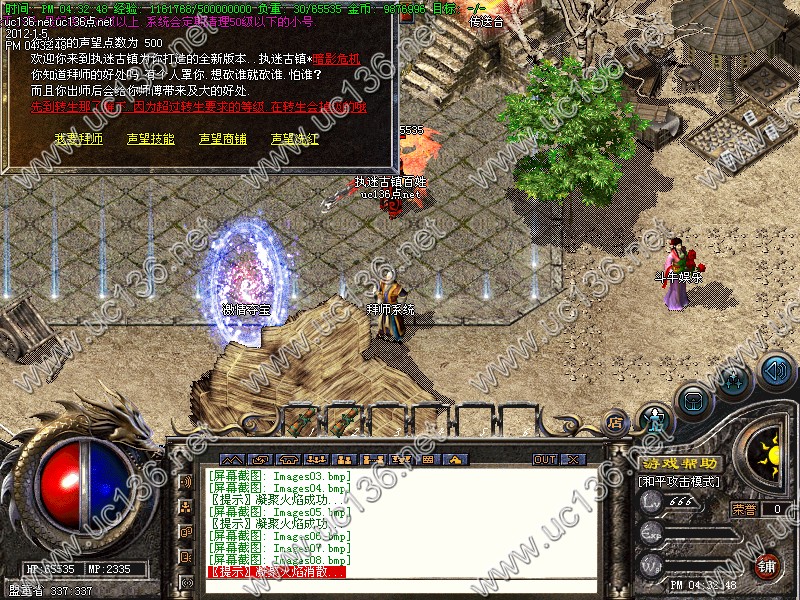Image resolution: width=800 pixels, height=600 pixels.
Task: Open the character status icon
Action: point(654,421)
